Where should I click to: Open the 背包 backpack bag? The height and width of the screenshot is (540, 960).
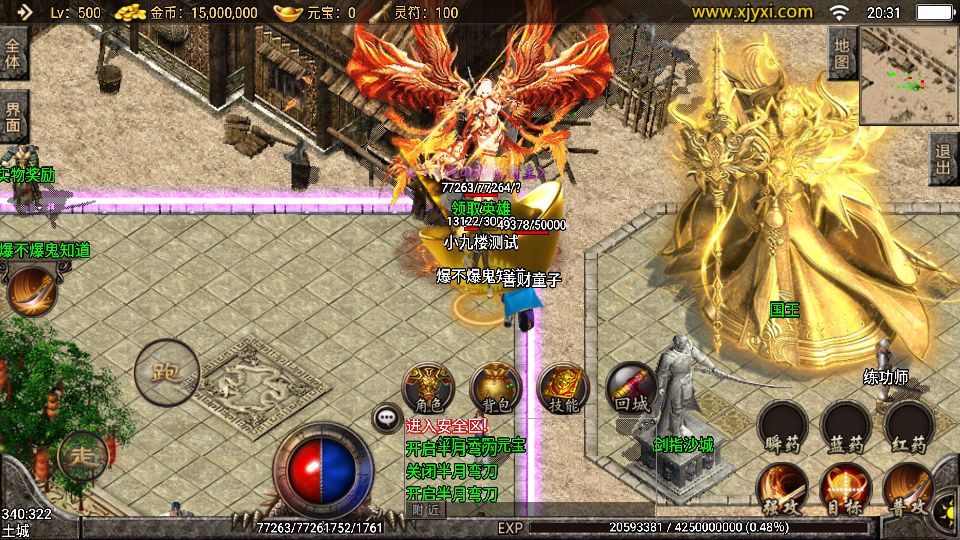point(495,387)
